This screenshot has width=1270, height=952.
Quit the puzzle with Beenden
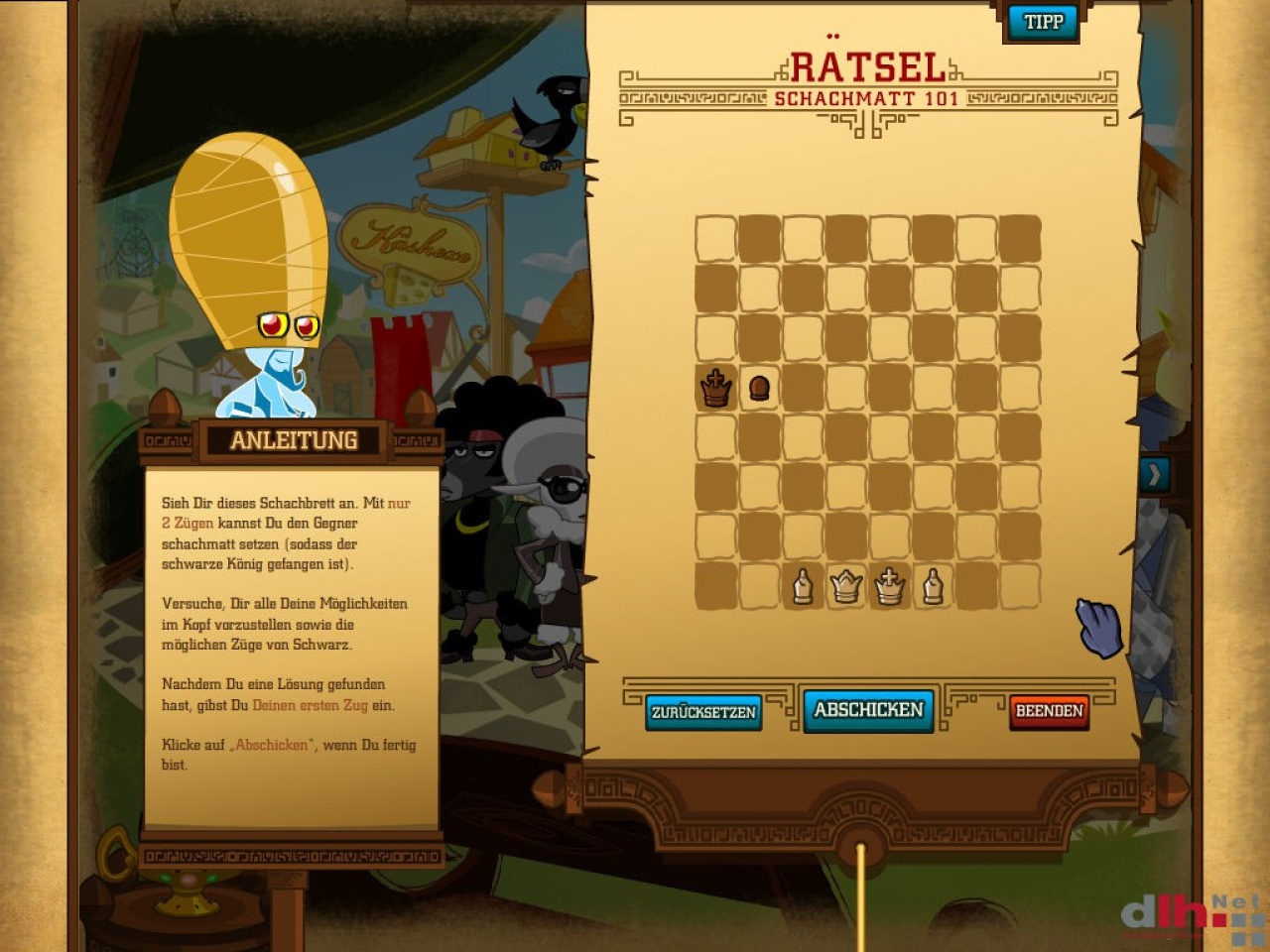1049,711
